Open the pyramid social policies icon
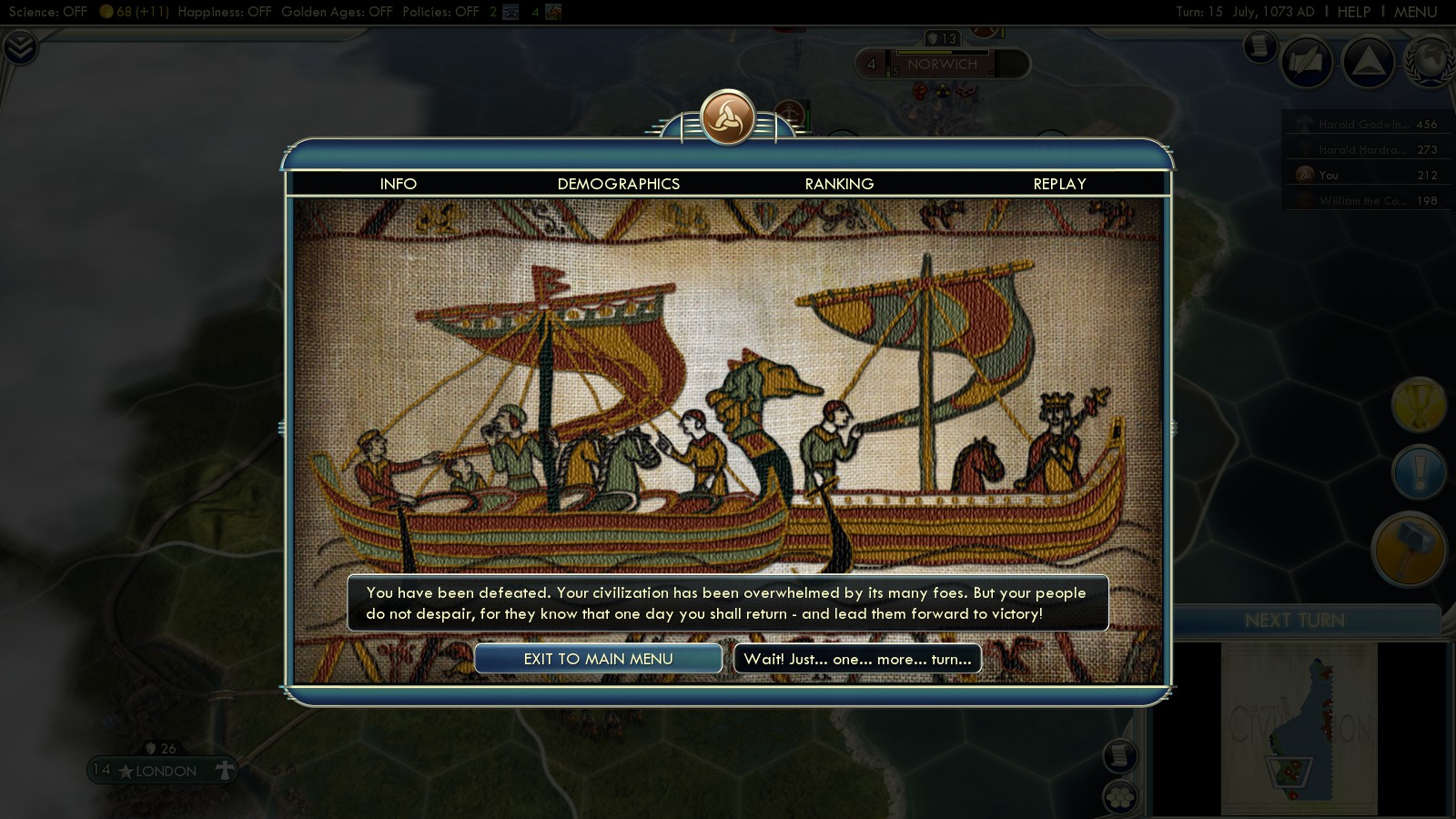1456x819 pixels. coord(1368,62)
